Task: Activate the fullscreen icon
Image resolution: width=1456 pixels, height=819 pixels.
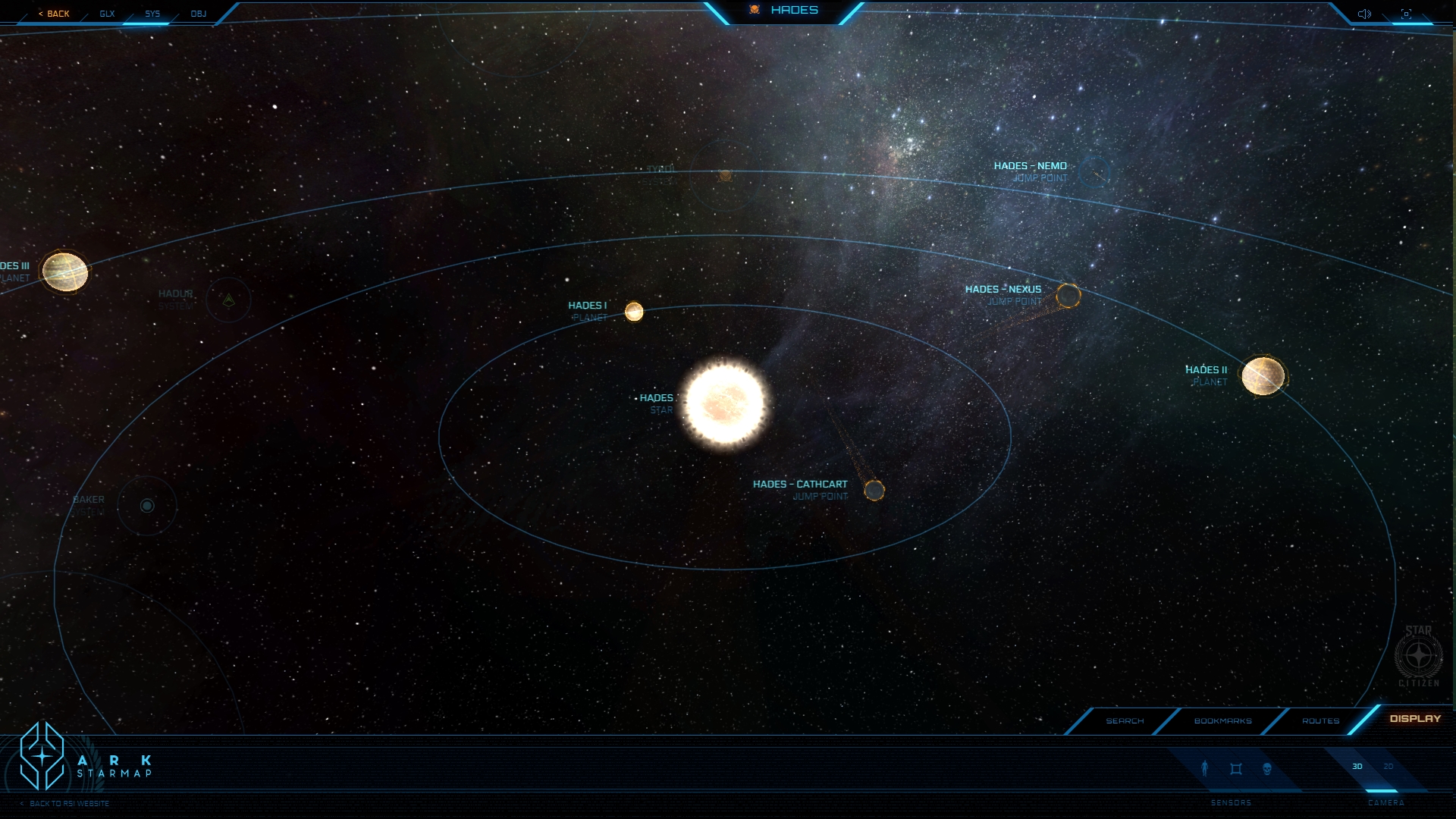Action: [1406, 14]
